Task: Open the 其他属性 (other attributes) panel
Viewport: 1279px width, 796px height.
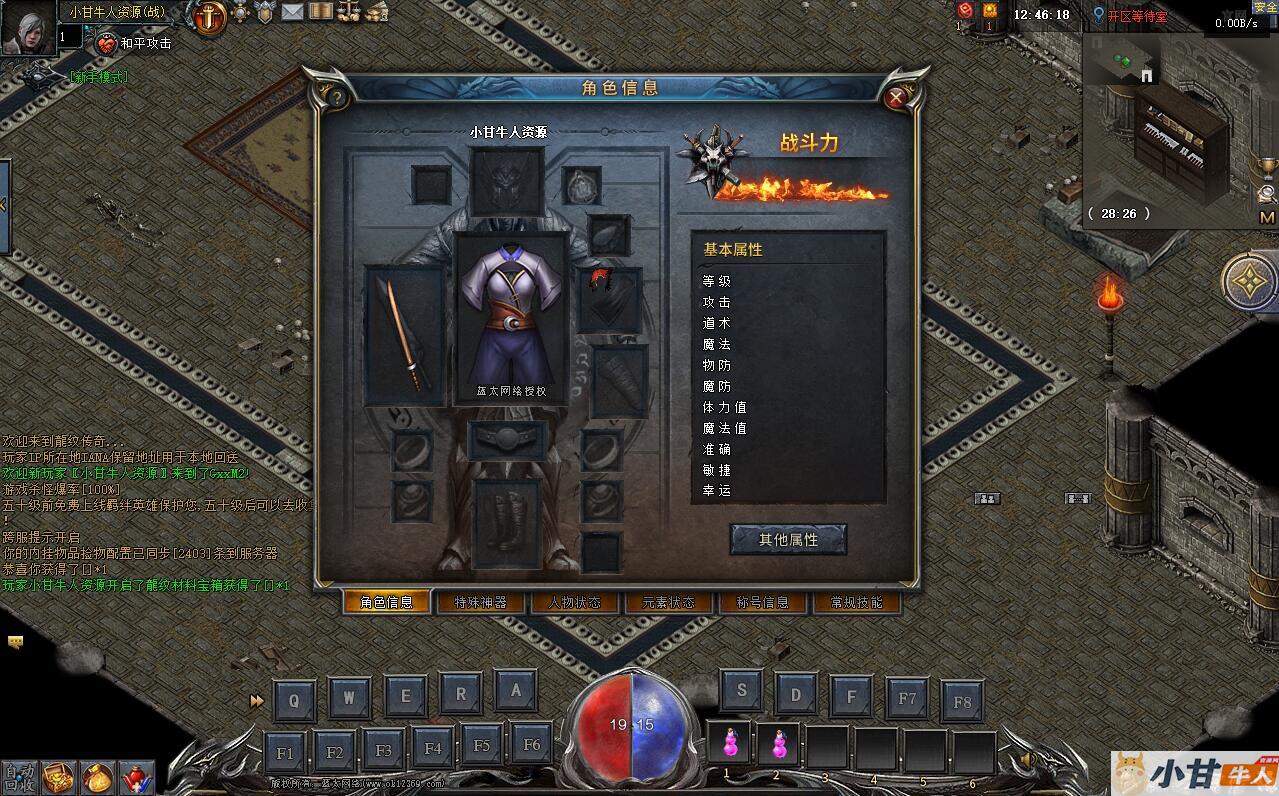Action: (x=788, y=539)
